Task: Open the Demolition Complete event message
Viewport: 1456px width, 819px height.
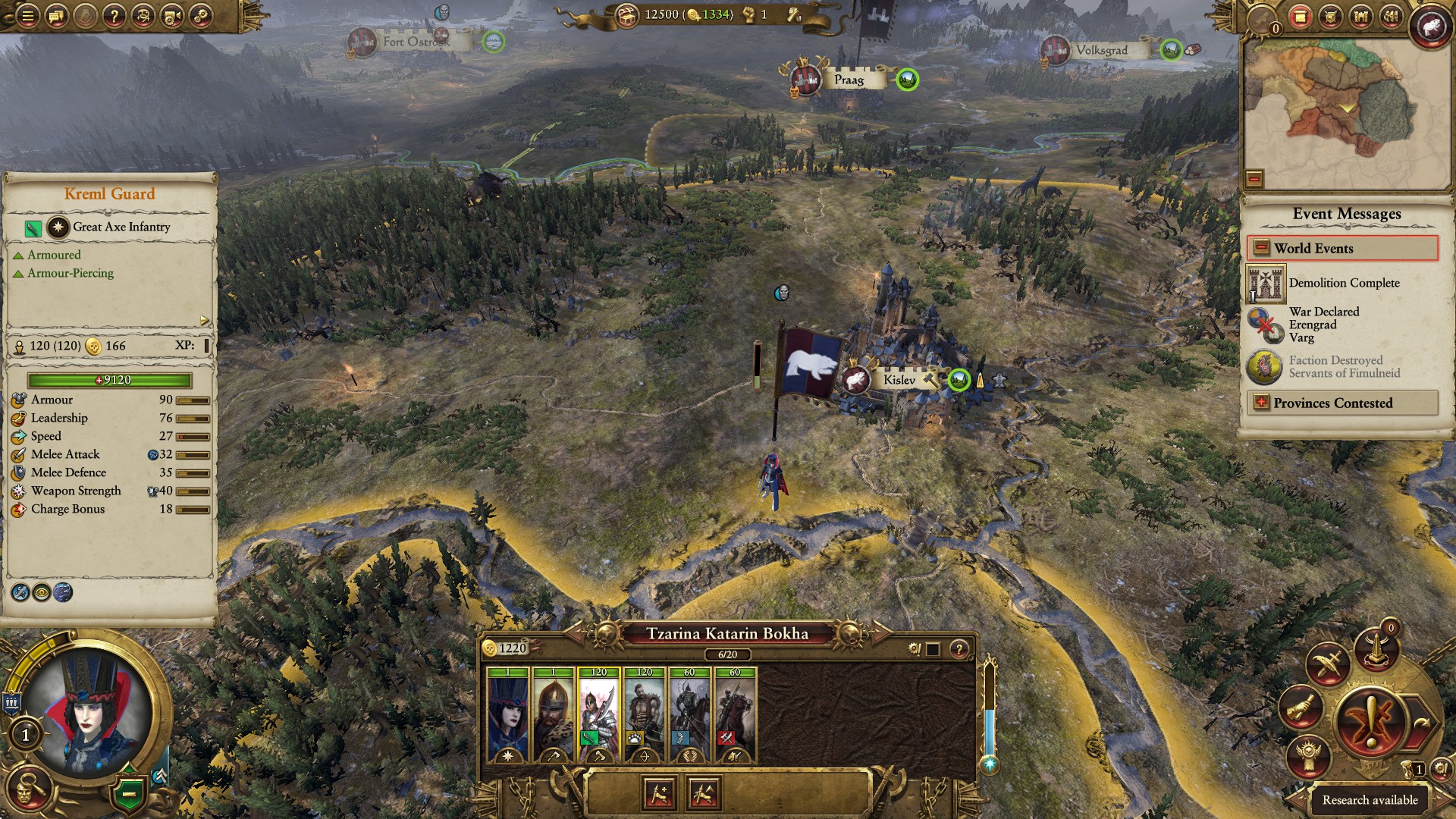Action: [x=1344, y=283]
